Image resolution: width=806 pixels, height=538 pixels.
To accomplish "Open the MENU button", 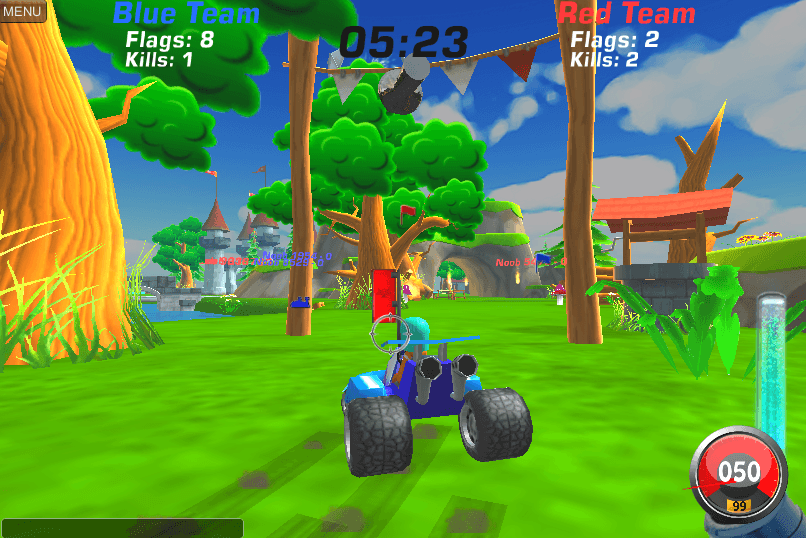I will (x=22, y=11).
